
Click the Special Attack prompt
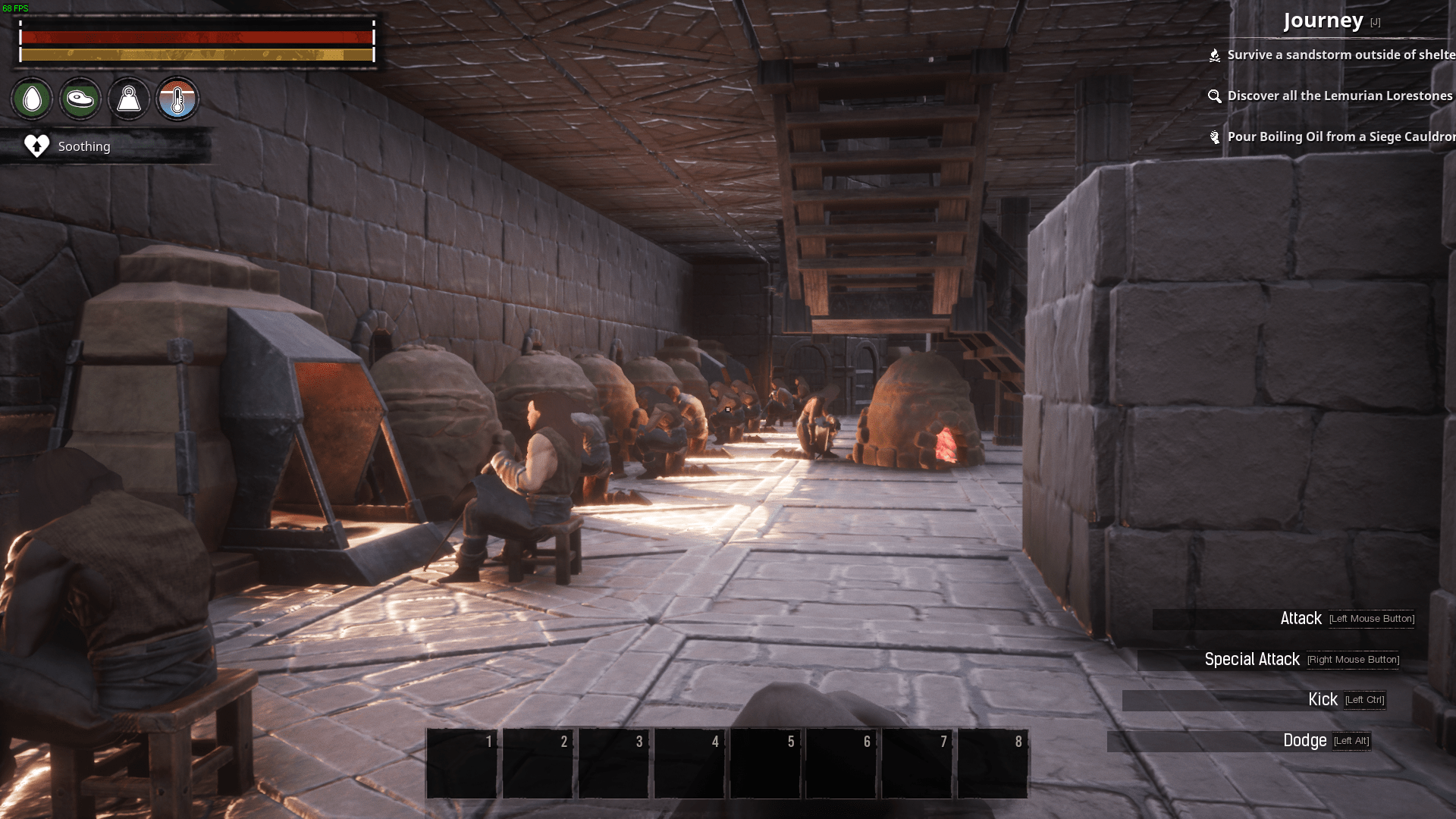pos(1252,659)
